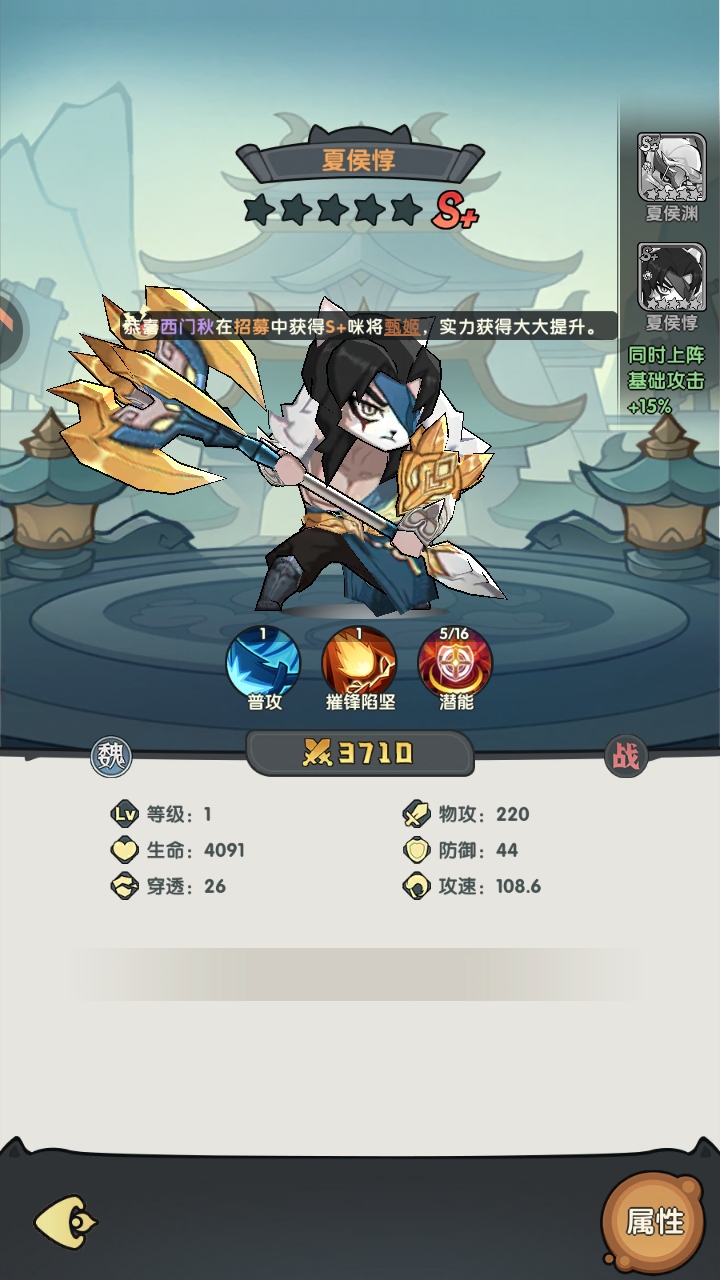Tap the 魏 faction badge
Image resolution: width=720 pixels, height=1280 pixels.
pyautogui.click(x=111, y=757)
